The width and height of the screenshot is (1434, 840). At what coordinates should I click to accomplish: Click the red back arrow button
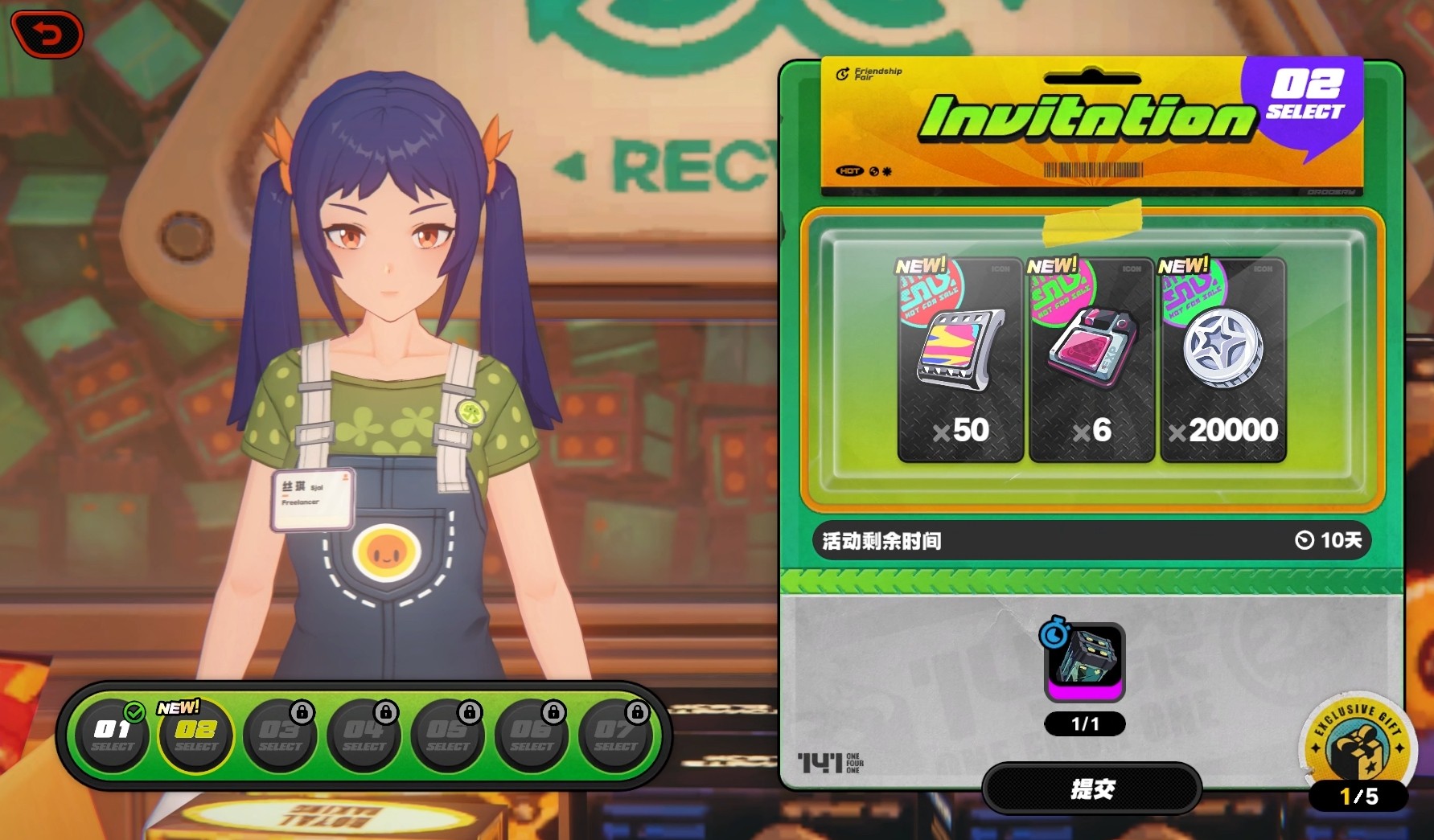click(47, 35)
